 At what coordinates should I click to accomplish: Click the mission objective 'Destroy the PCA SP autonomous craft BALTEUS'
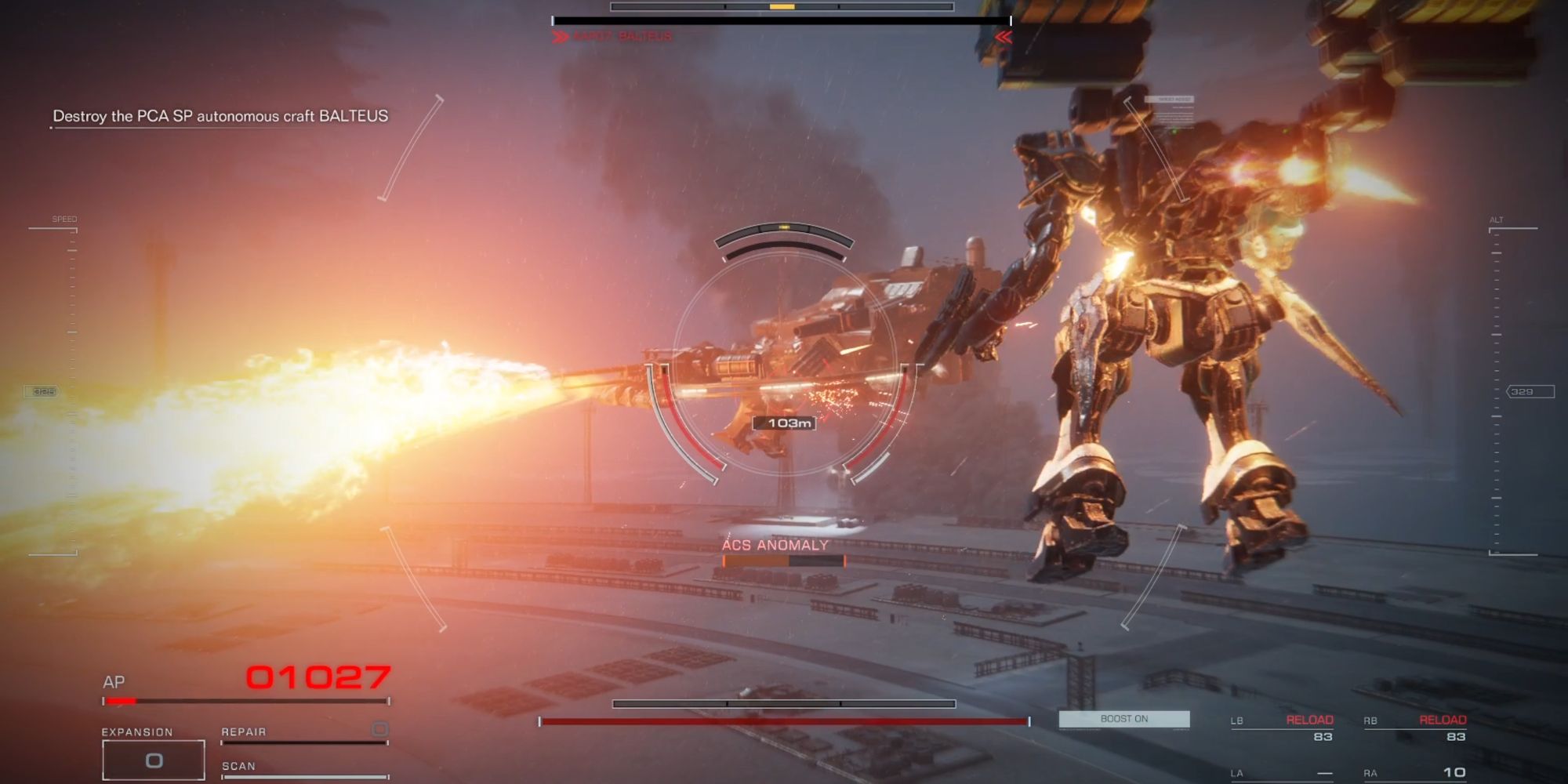pos(221,114)
